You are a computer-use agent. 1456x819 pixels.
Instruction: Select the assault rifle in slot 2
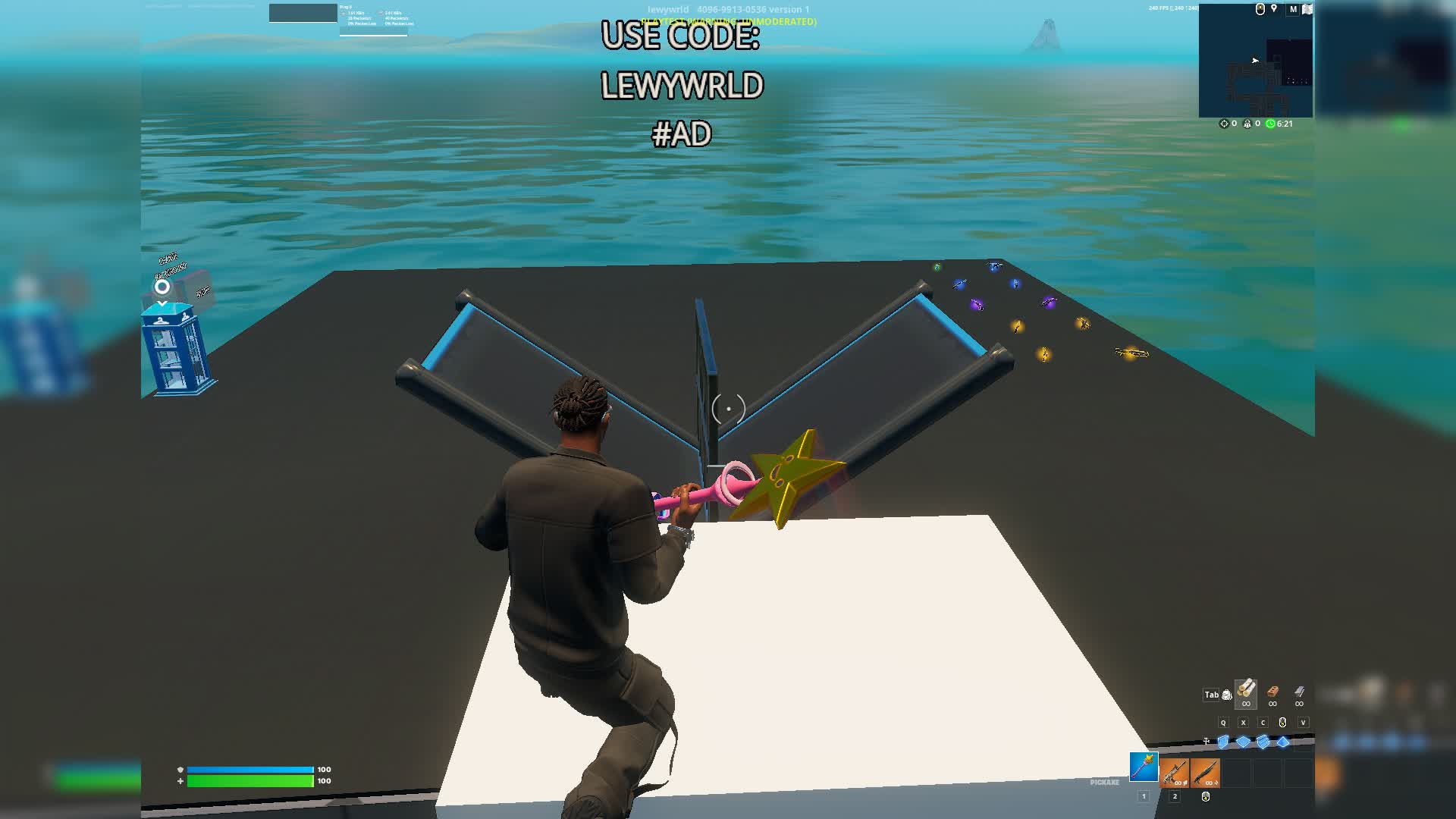(x=1174, y=773)
